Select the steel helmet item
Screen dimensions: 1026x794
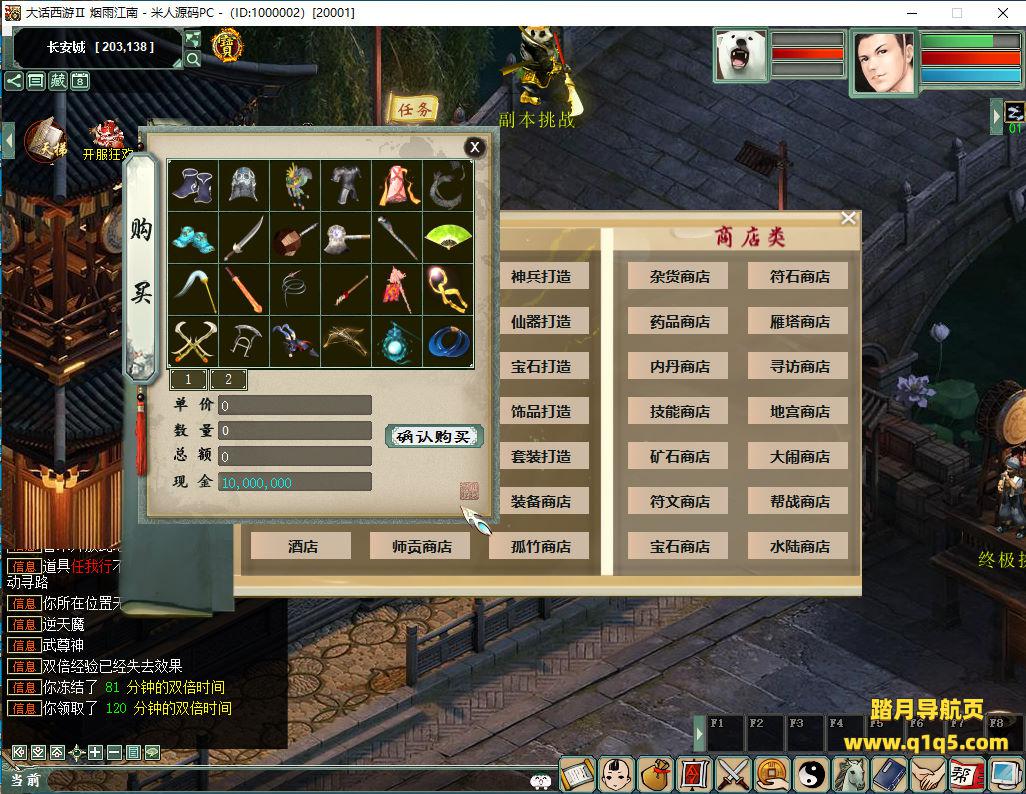coord(243,186)
